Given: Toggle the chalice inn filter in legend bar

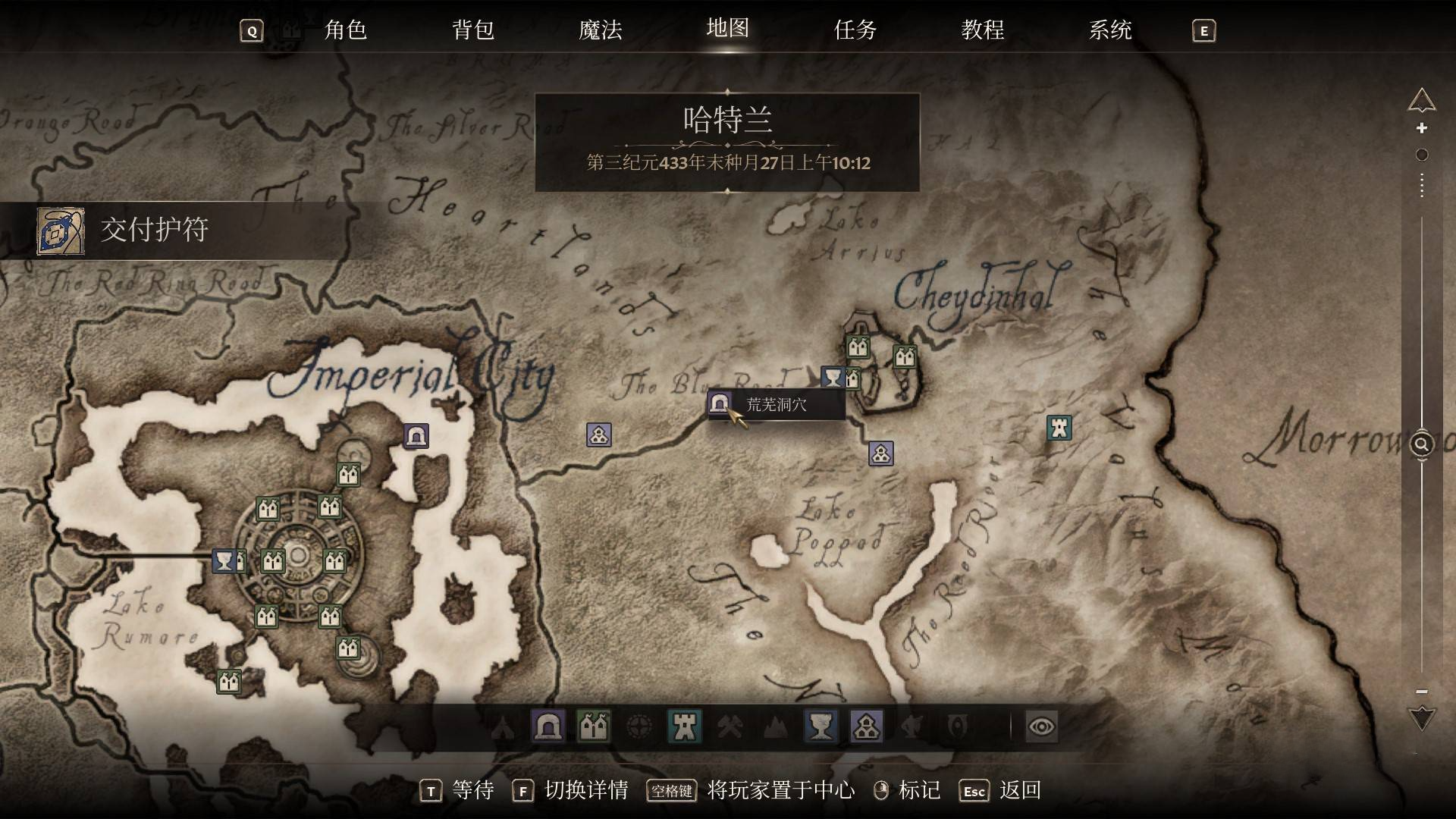Looking at the screenshot, I should pyautogui.click(x=821, y=726).
